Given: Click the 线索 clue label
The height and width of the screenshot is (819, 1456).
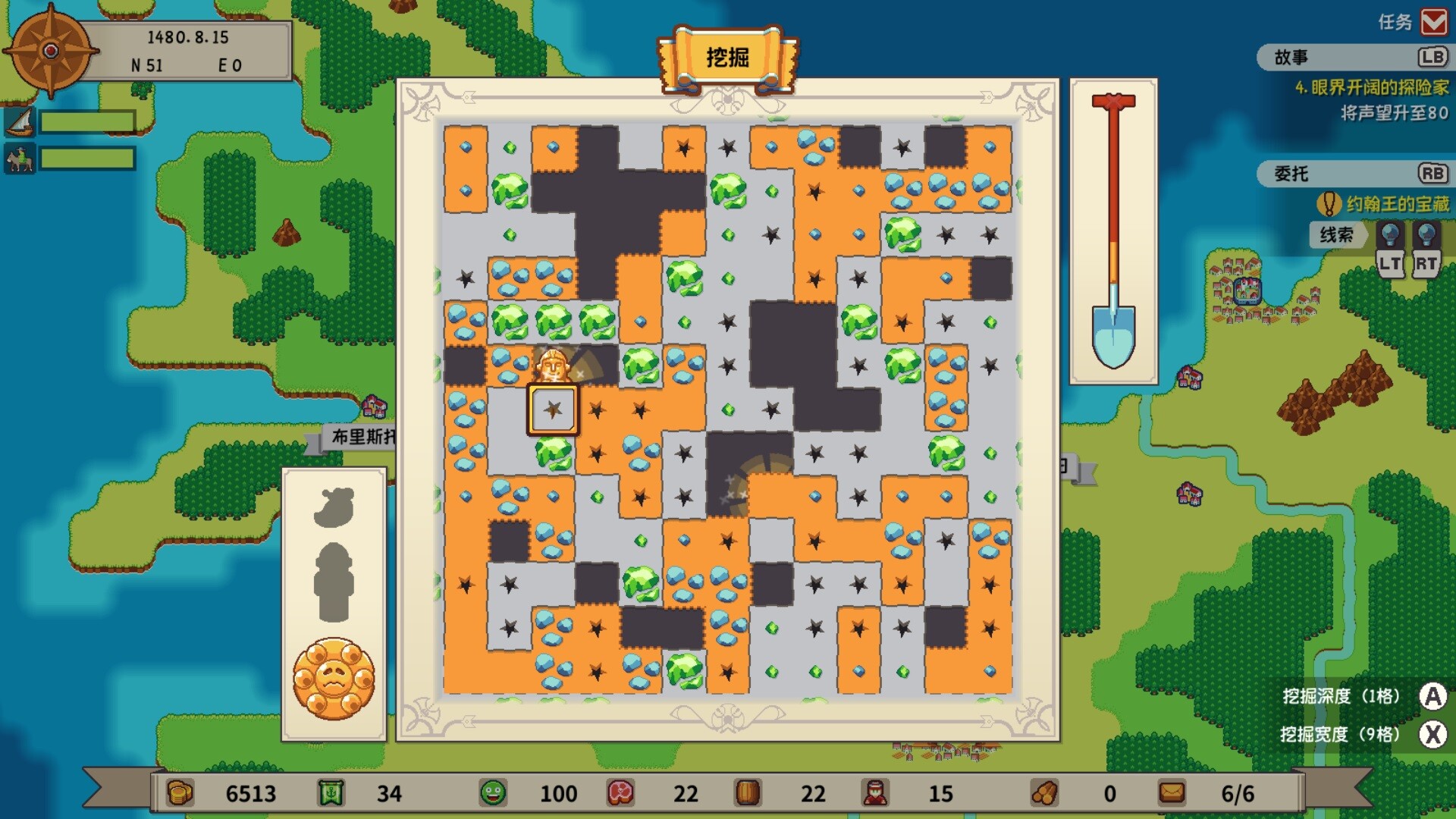Looking at the screenshot, I should coord(1335,235).
